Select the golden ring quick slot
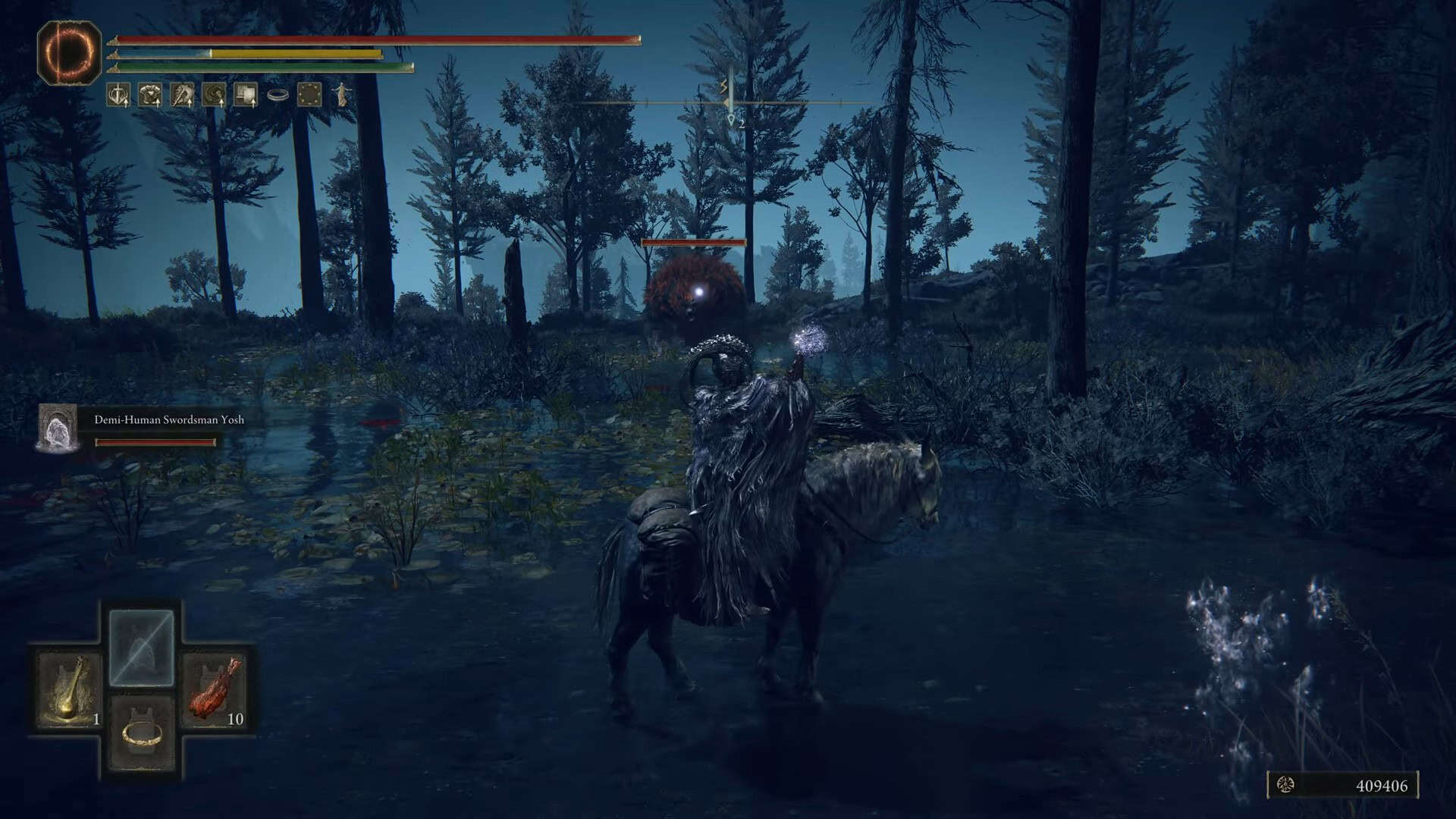Viewport: 1456px width, 819px height. click(x=142, y=733)
